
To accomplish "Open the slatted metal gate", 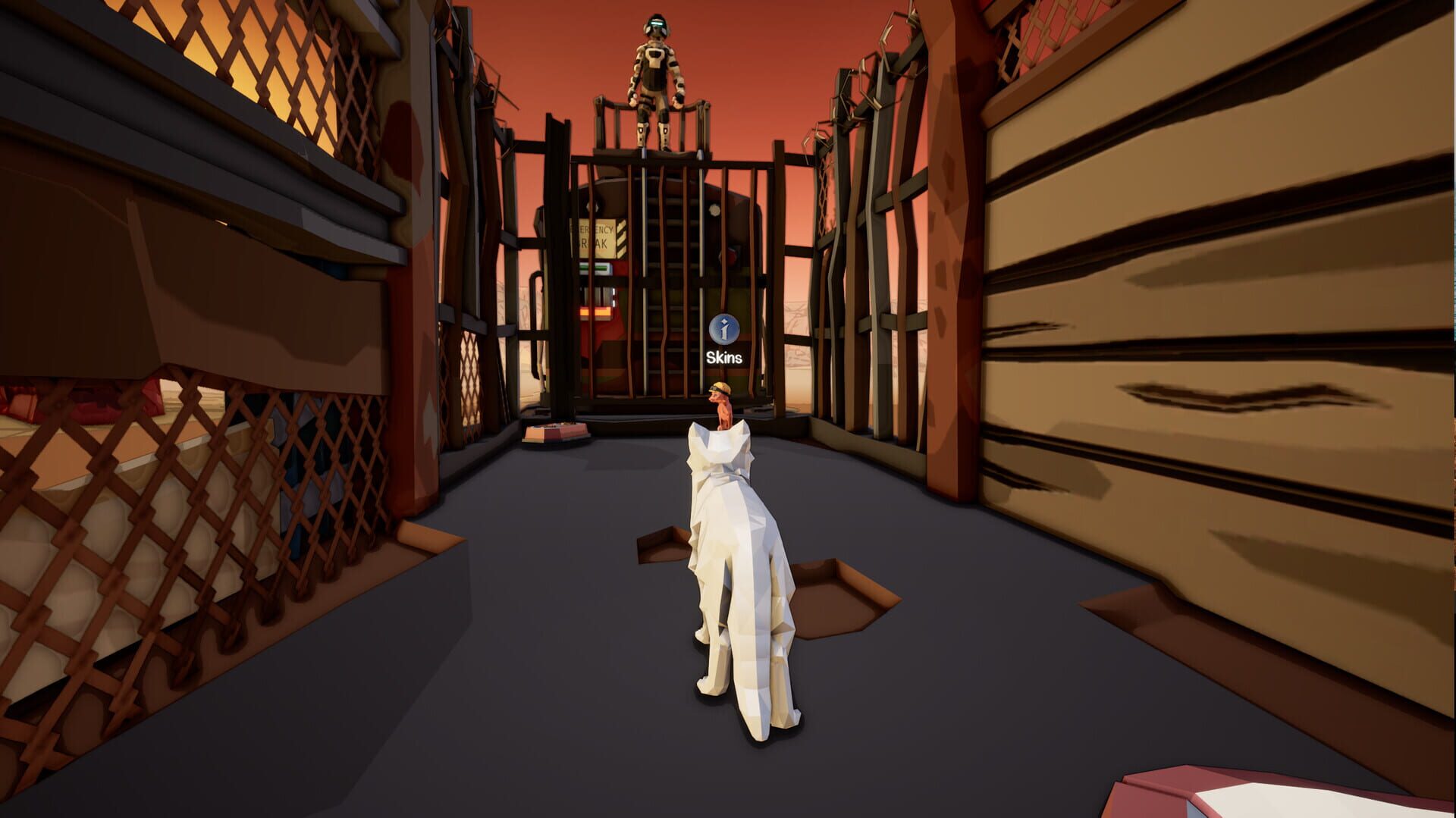I will click(x=667, y=227).
